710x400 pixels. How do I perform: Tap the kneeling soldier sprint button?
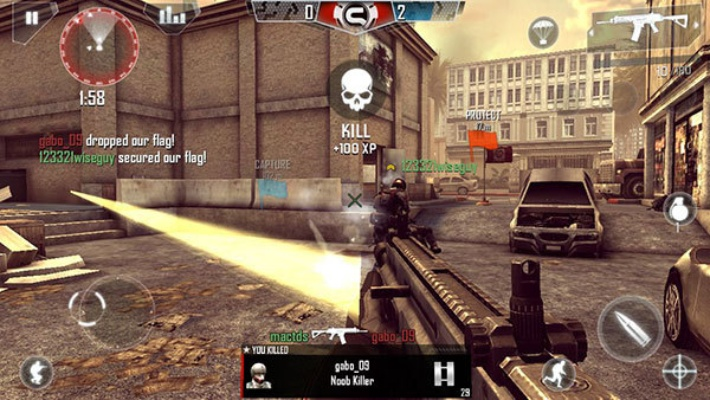[558, 373]
